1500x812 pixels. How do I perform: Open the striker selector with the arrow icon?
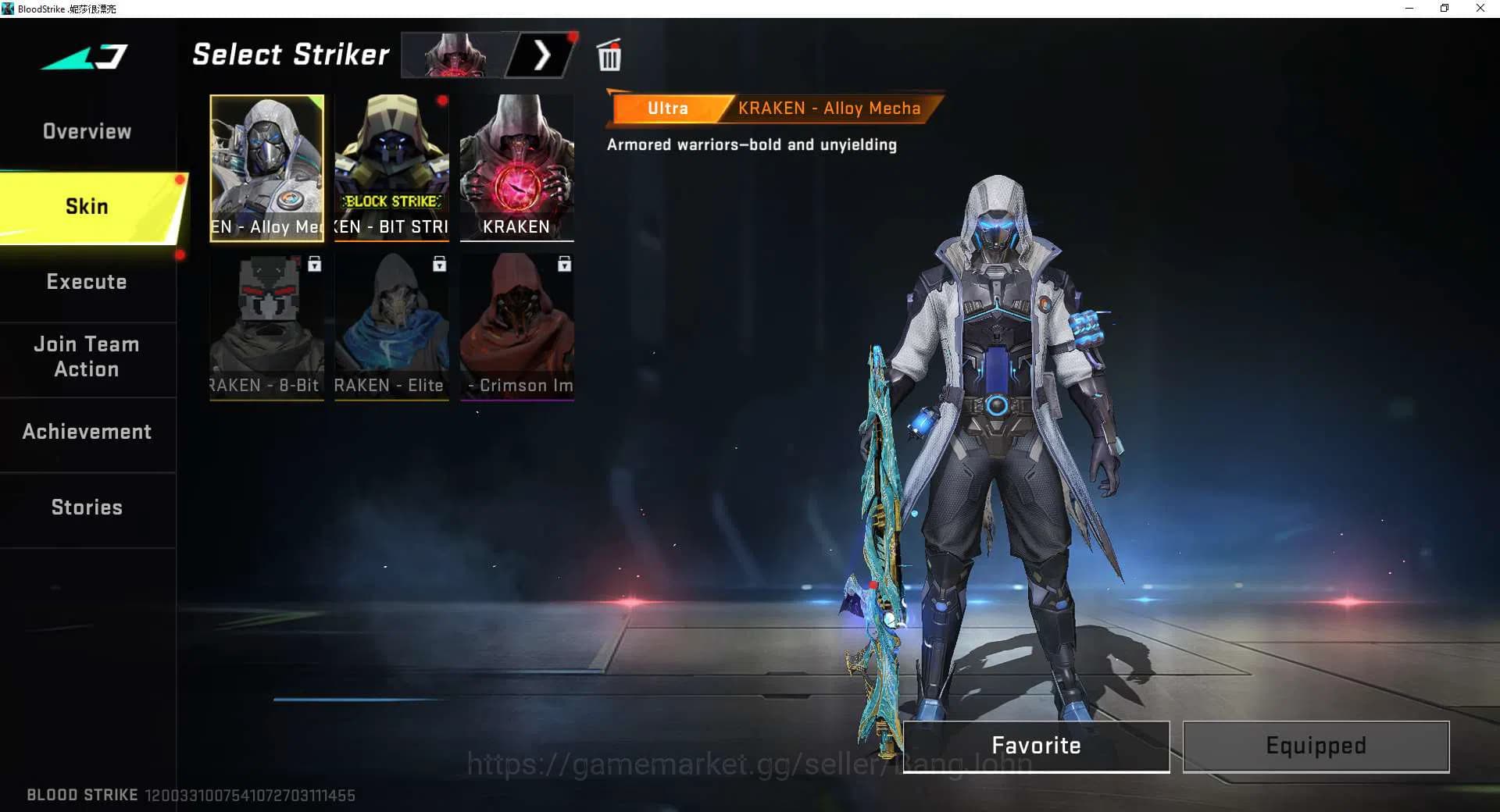coord(543,55)
